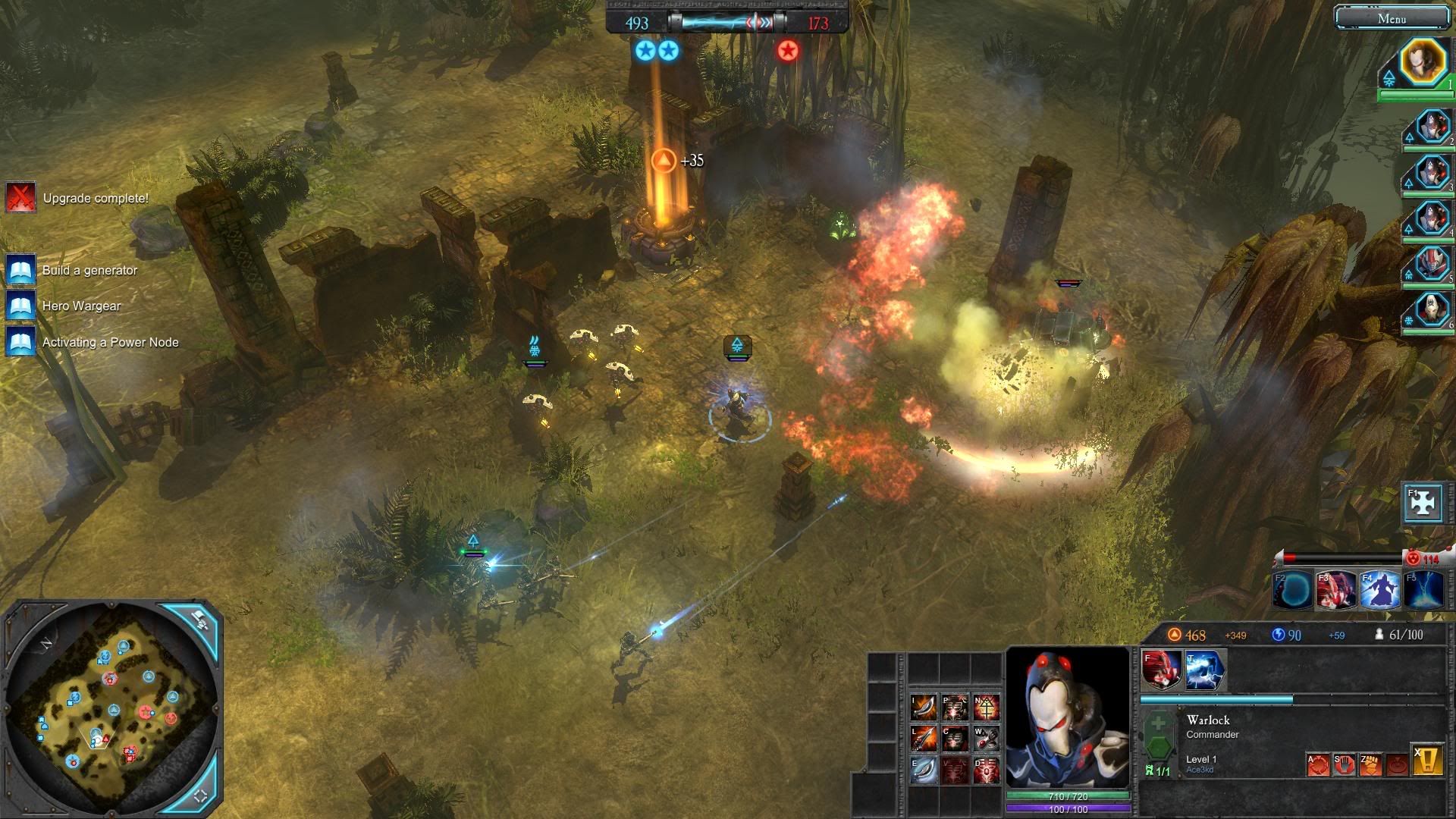Issue the Stop command with hand icon

(x=1344, y=764)
